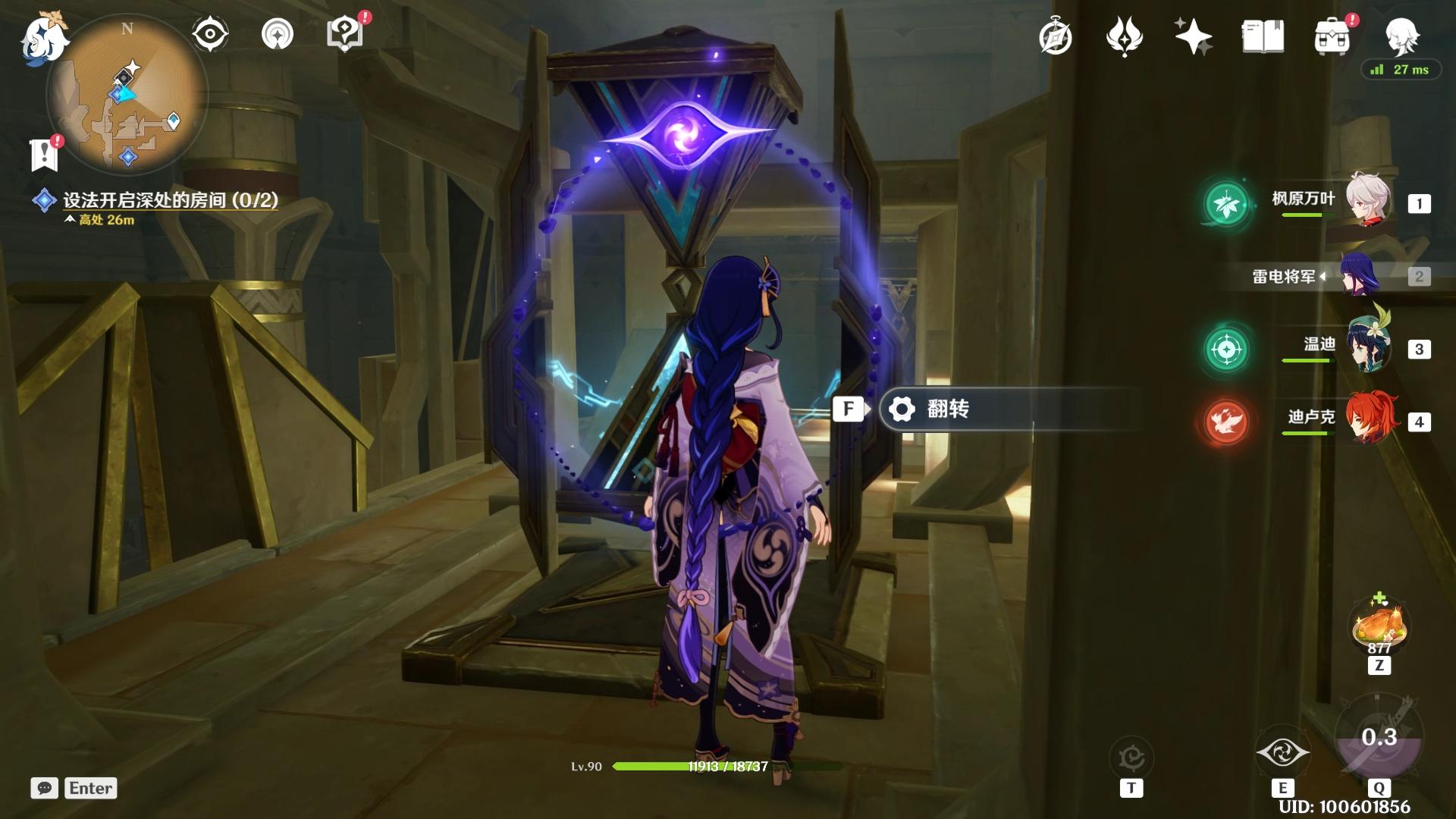Open the wish star icon

click(1193, 36)
